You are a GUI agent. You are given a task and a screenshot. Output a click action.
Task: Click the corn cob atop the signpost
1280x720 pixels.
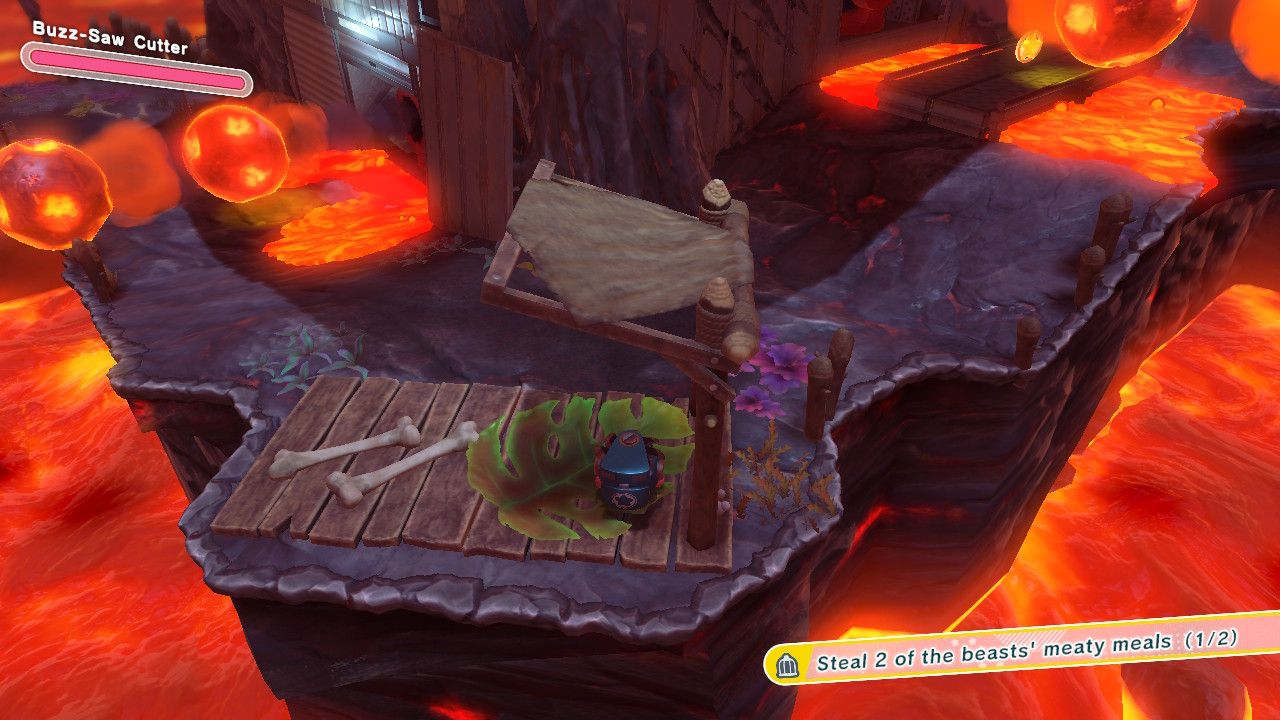pyautogui.click(x=718, y=195)
